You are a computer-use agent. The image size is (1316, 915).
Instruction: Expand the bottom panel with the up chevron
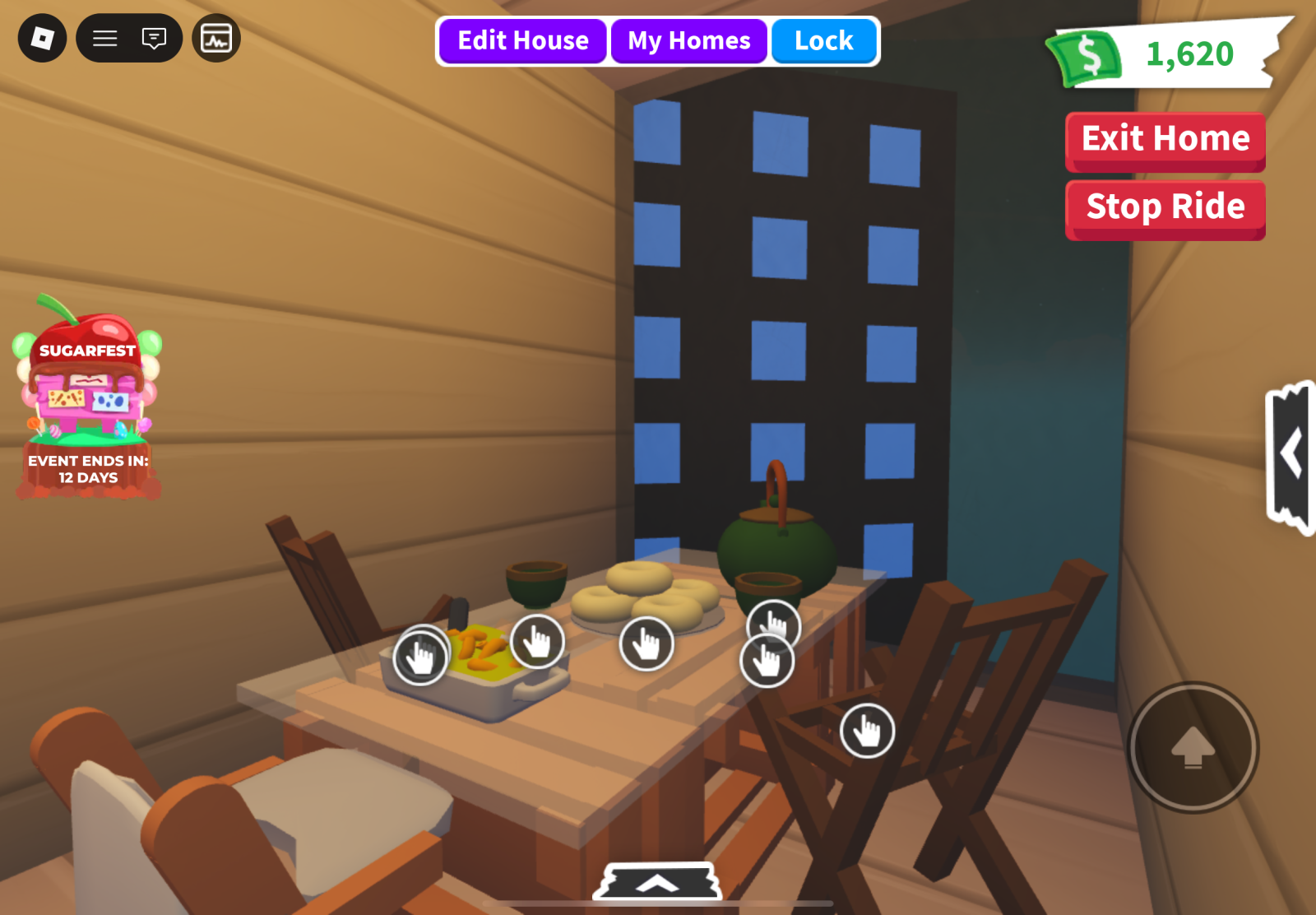[x=657, y=883]
